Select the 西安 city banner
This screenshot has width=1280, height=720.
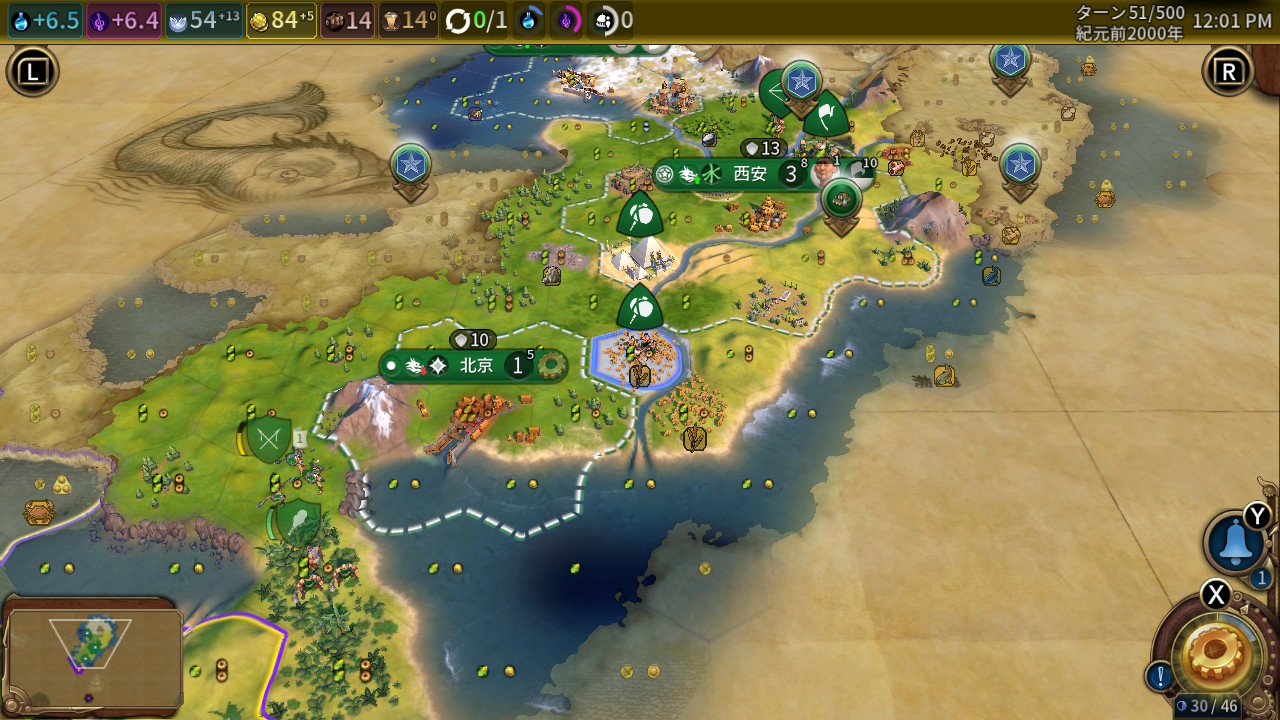click(x=749, y=174)
